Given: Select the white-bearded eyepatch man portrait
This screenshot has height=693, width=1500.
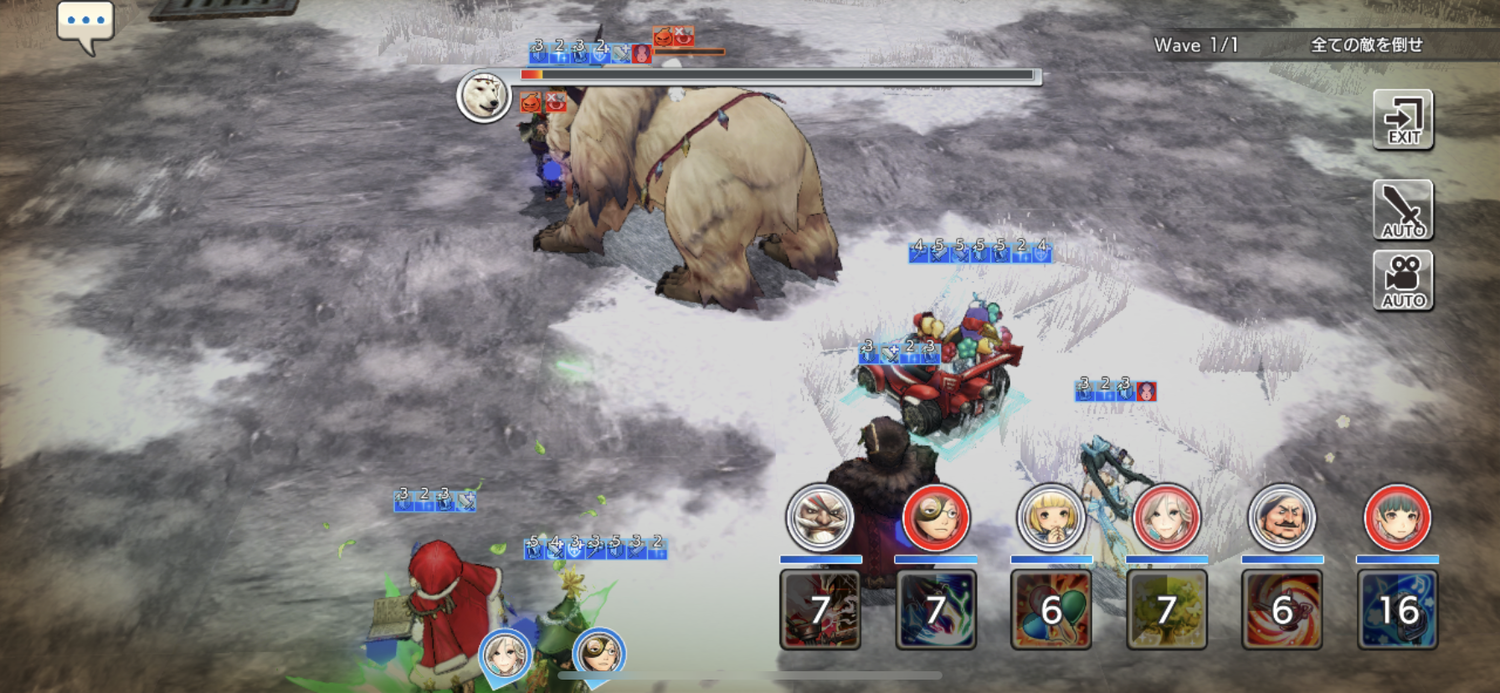Looking at the screenshot, I should coord(820,517).
